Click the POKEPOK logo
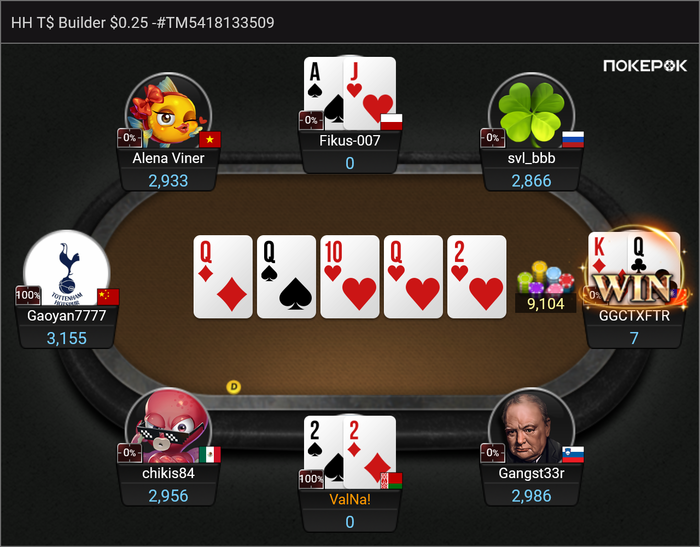700x547 pixels. [645, 66]
